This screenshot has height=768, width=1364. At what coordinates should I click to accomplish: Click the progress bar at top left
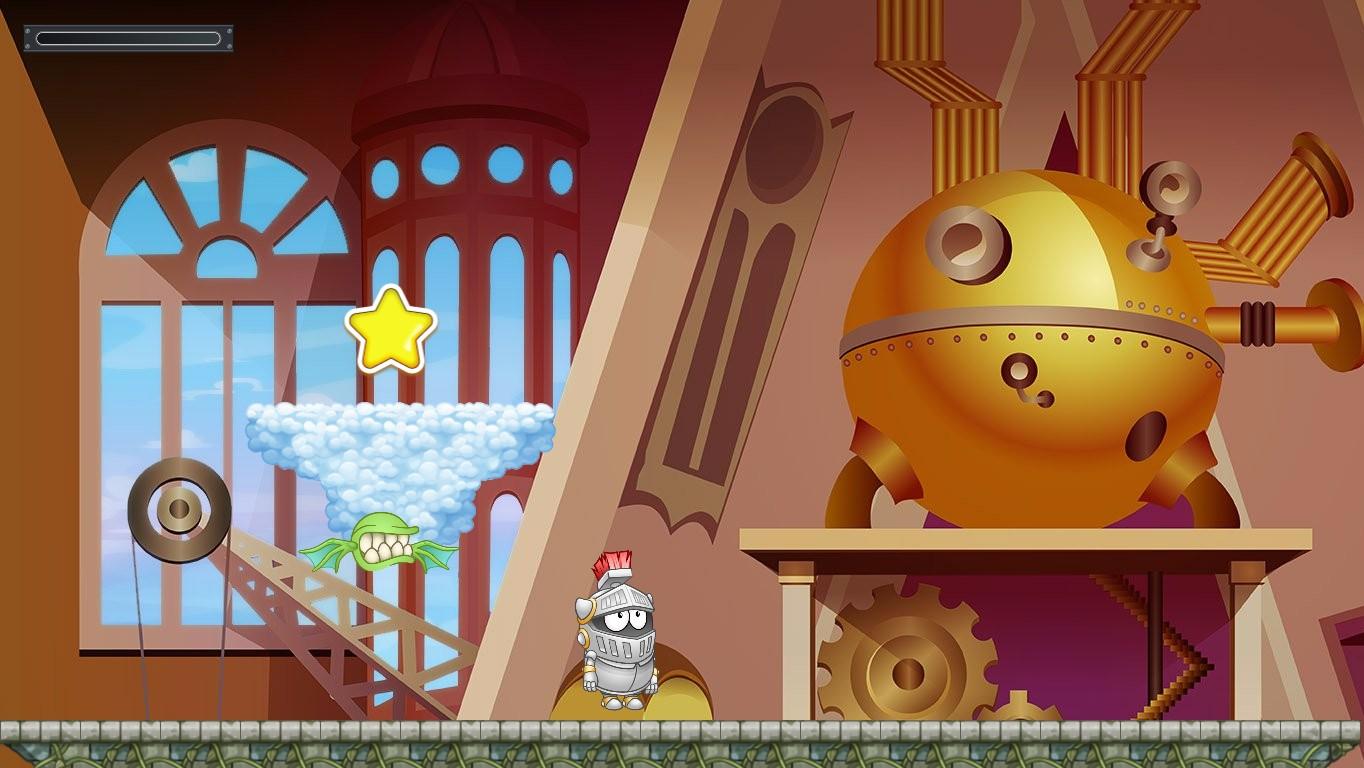(128, 37)
